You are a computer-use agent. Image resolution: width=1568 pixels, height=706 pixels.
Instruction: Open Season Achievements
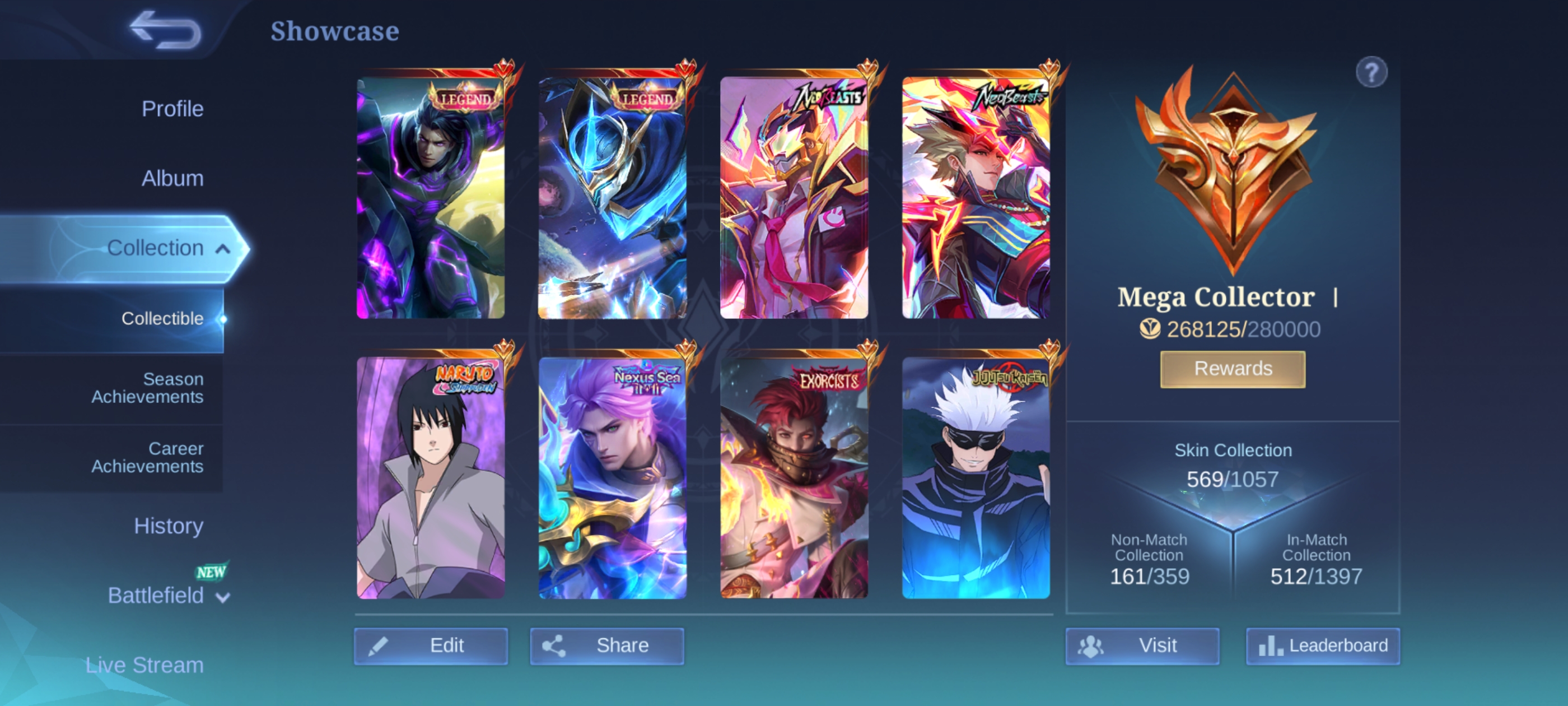(147, 387)
